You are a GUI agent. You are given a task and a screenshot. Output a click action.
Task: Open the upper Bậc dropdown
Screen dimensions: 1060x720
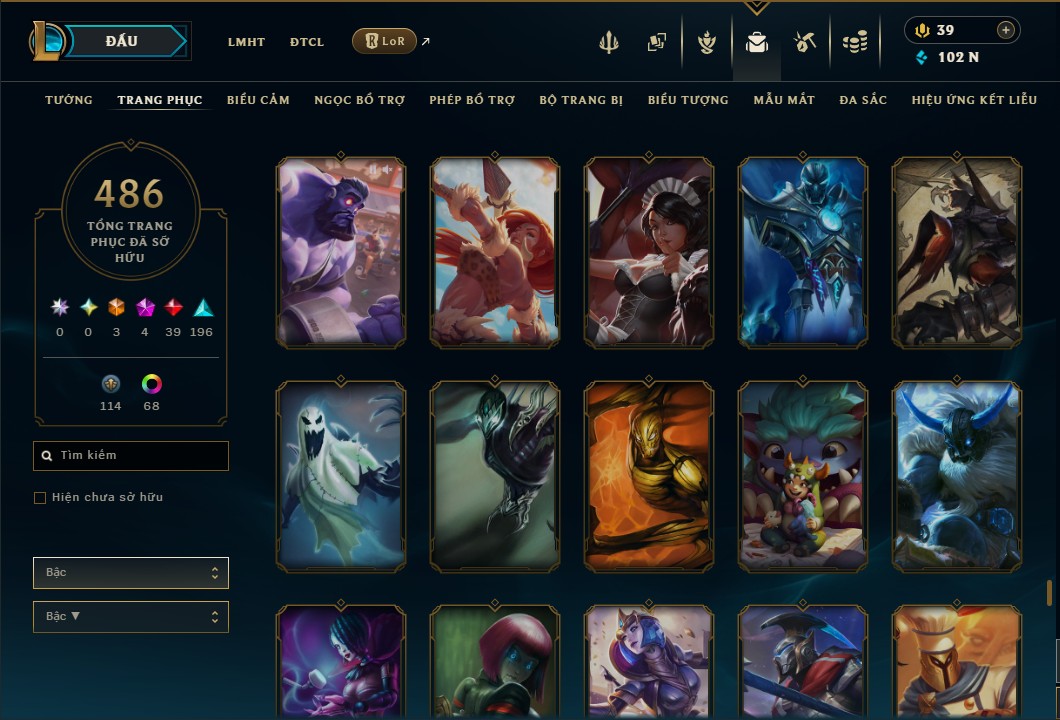(x=131, y=573)
